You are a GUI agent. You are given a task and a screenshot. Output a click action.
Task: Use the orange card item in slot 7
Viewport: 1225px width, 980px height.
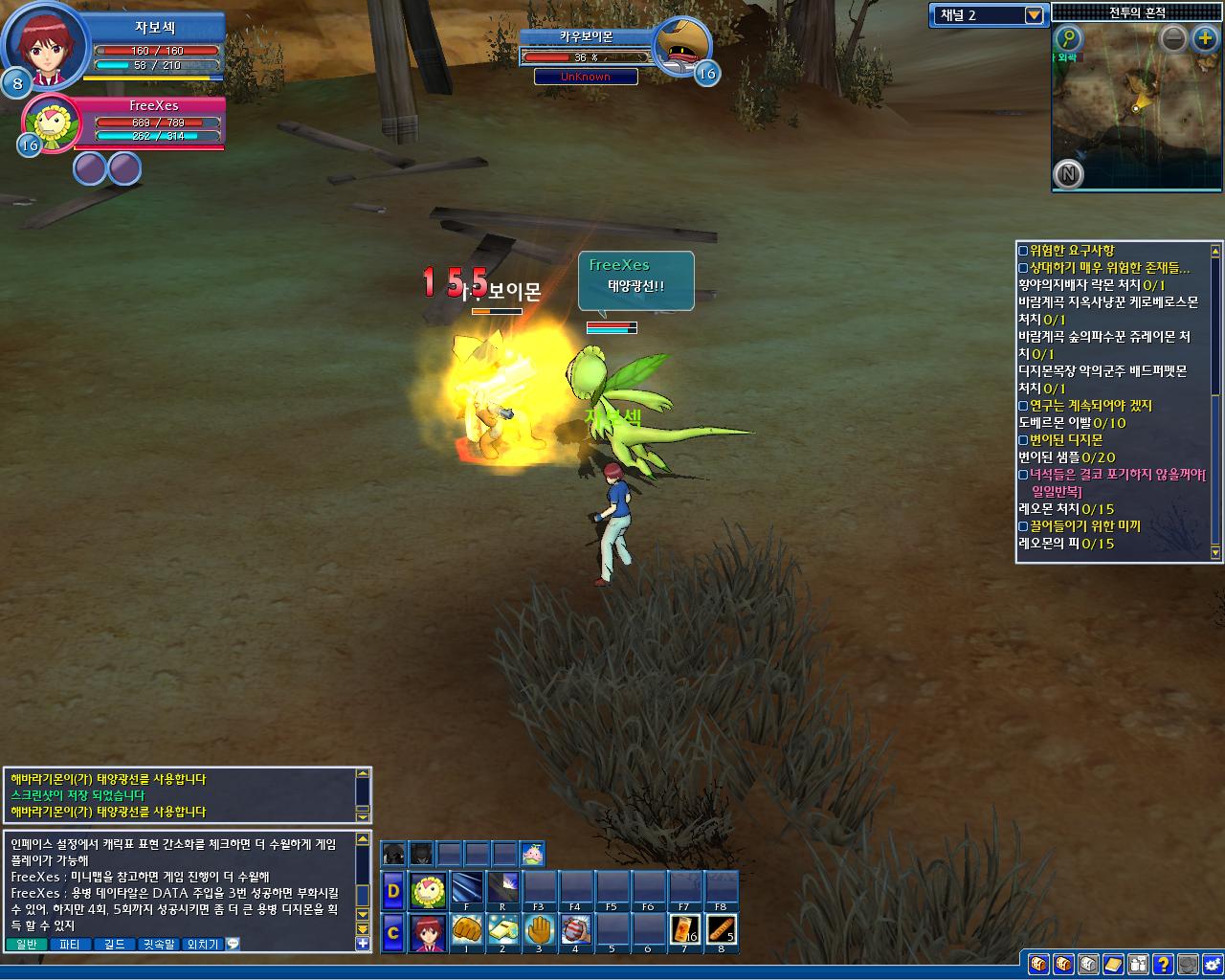pos(684,930)
